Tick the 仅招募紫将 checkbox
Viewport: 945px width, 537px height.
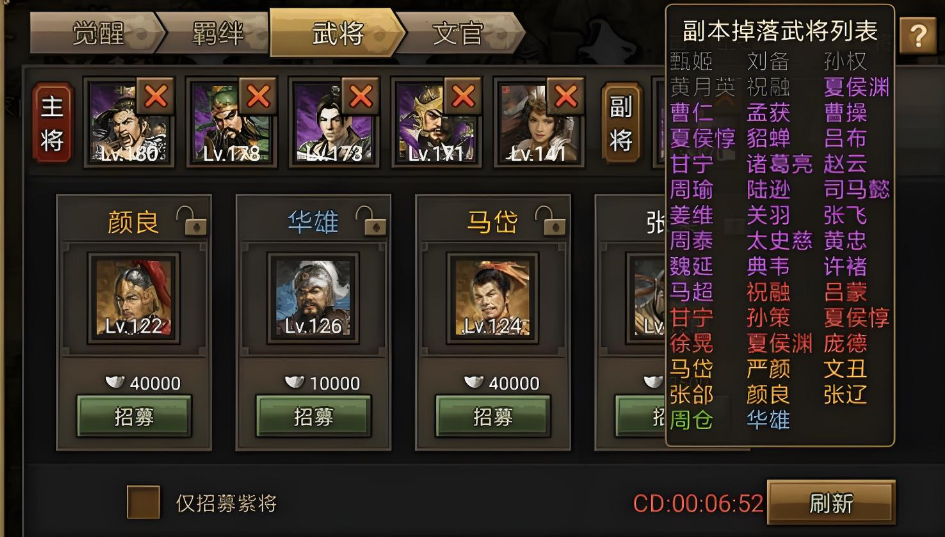point(143,502)
